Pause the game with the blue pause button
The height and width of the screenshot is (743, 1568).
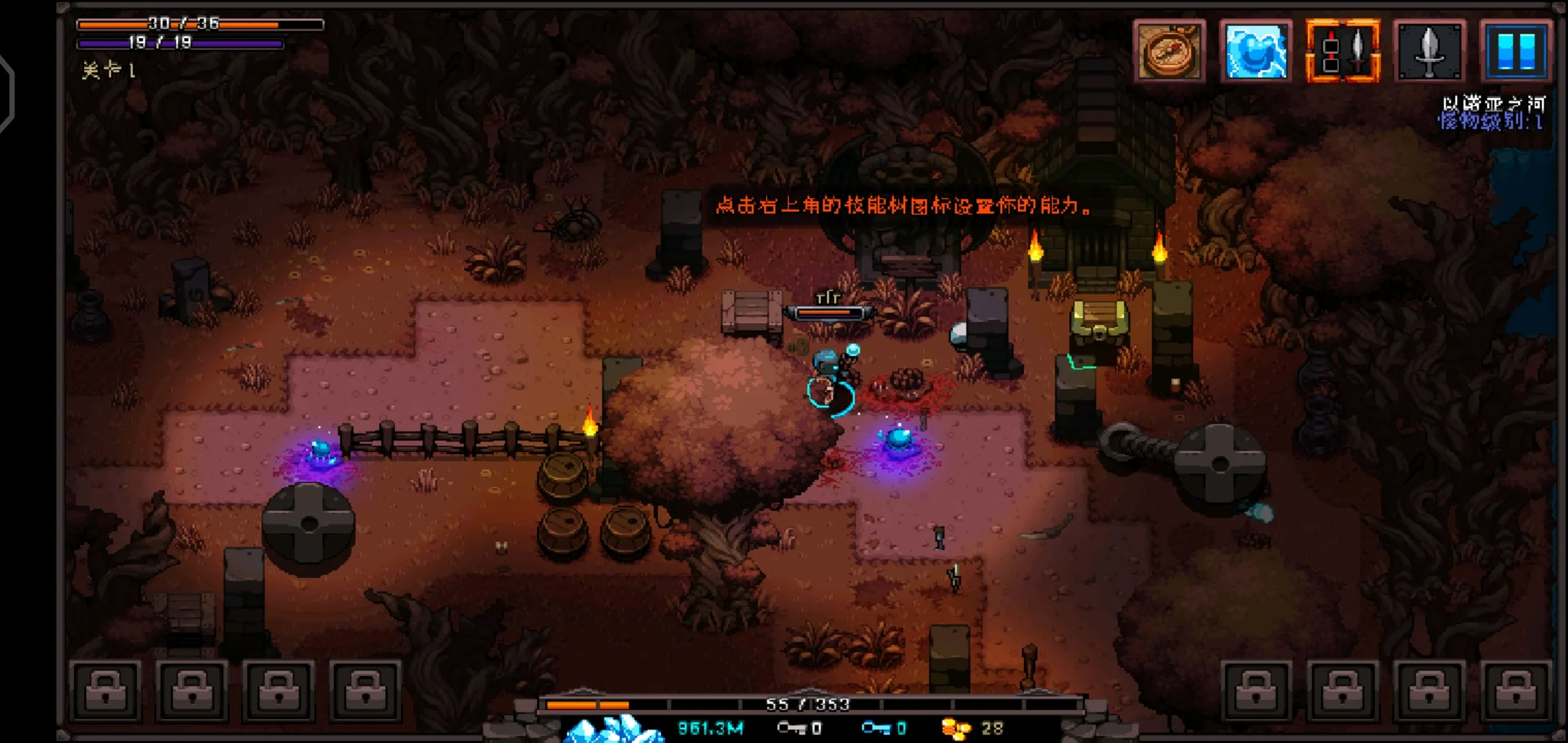point(1516,51)
